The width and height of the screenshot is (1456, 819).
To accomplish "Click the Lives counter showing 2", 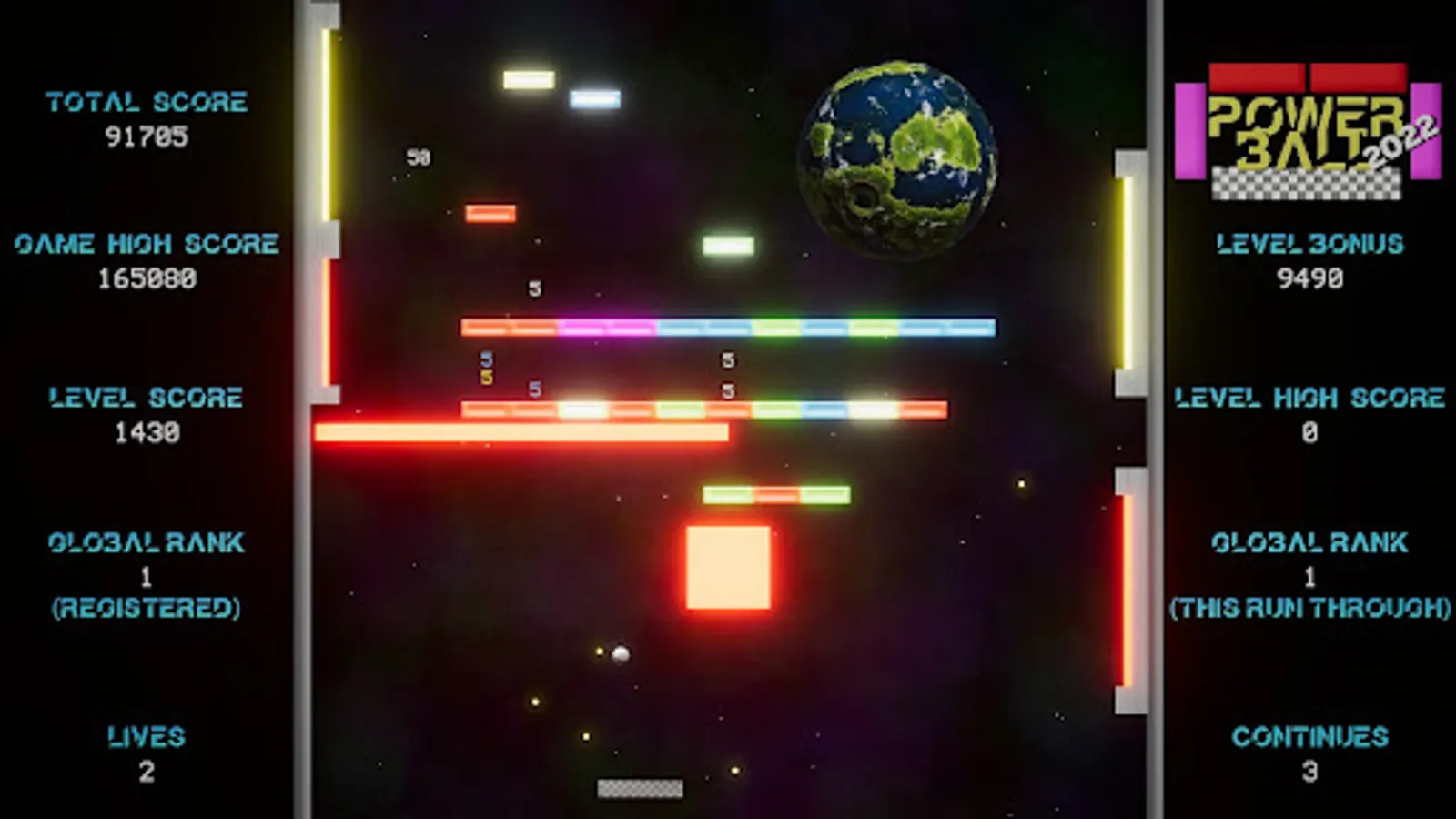I will click(147, 770).
